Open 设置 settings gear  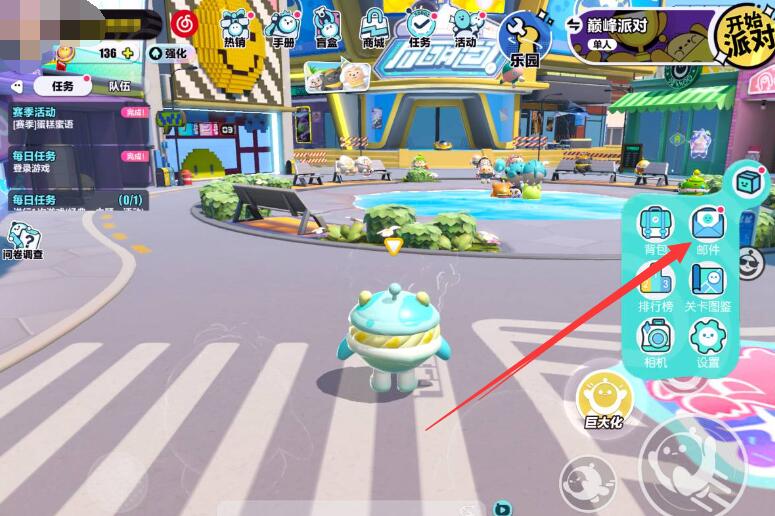pyautogui.click(x=708, y=341)
